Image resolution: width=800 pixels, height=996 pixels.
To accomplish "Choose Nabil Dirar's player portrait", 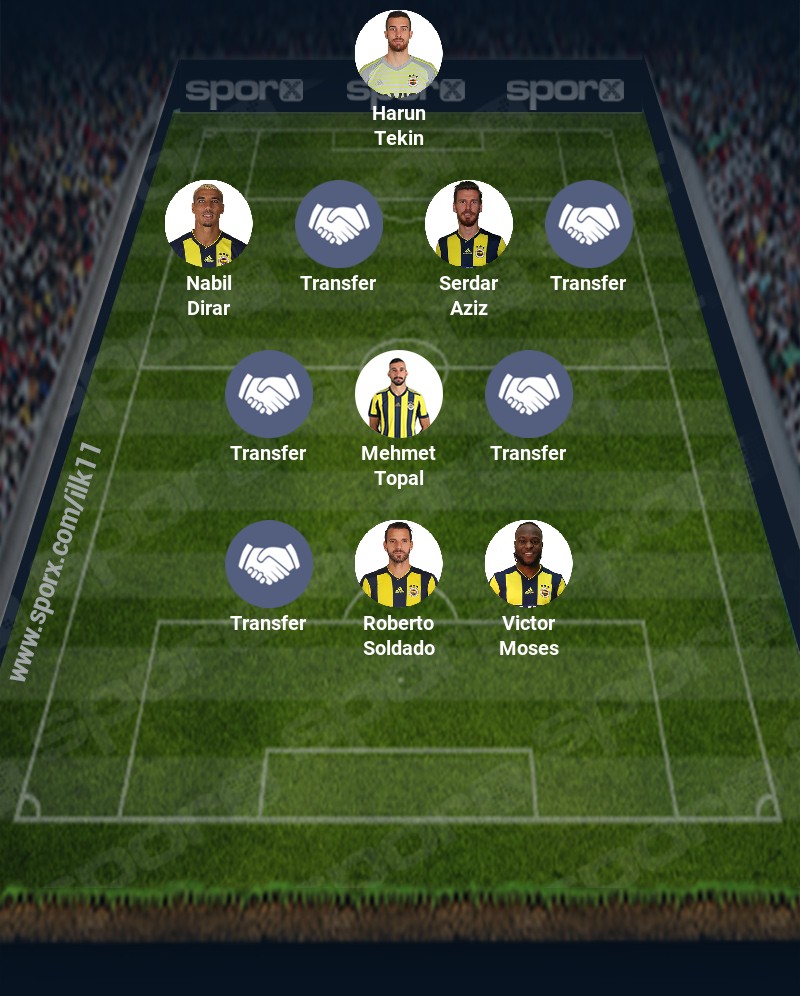I will (209, 224).
